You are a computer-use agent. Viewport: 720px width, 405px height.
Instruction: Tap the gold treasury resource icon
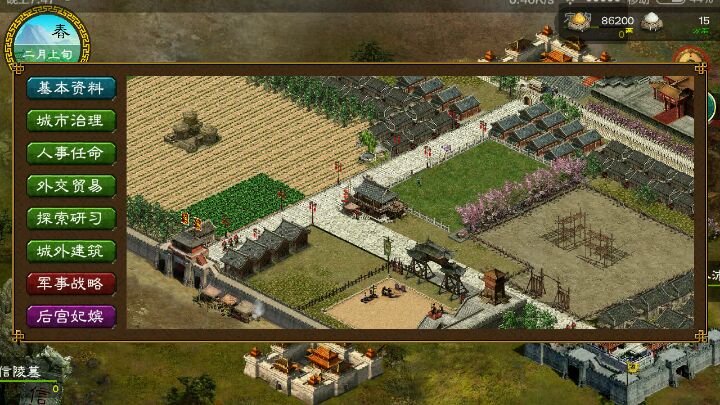tap(580, 21)
